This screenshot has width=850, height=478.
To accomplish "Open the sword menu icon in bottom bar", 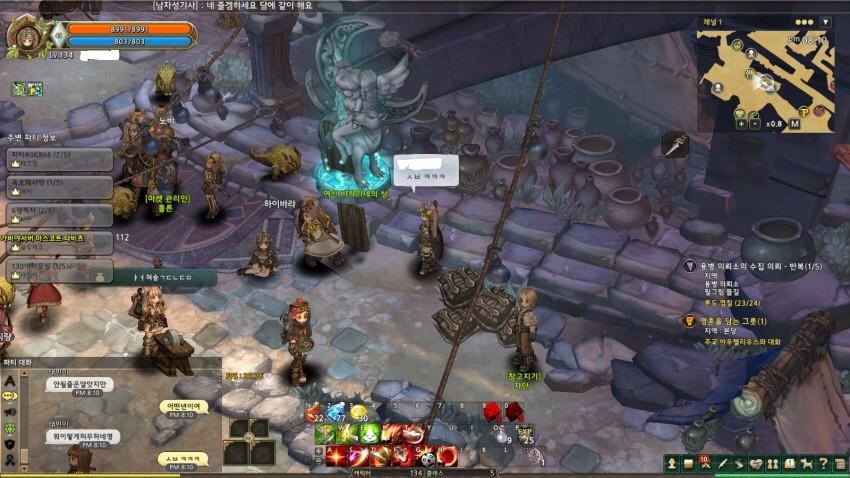I will tap(721, 464).
